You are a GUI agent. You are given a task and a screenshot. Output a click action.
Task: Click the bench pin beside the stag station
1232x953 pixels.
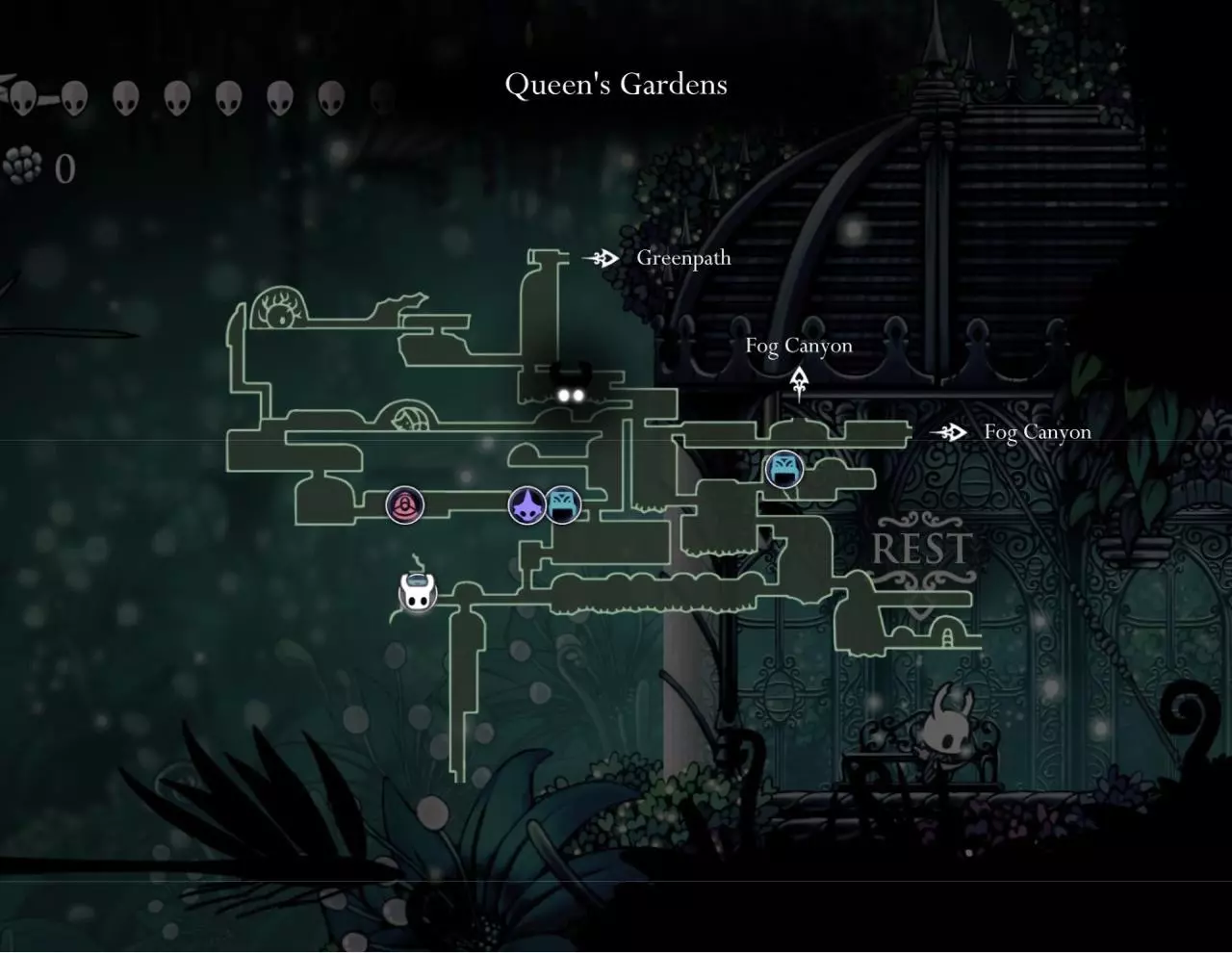click(564, 505)
